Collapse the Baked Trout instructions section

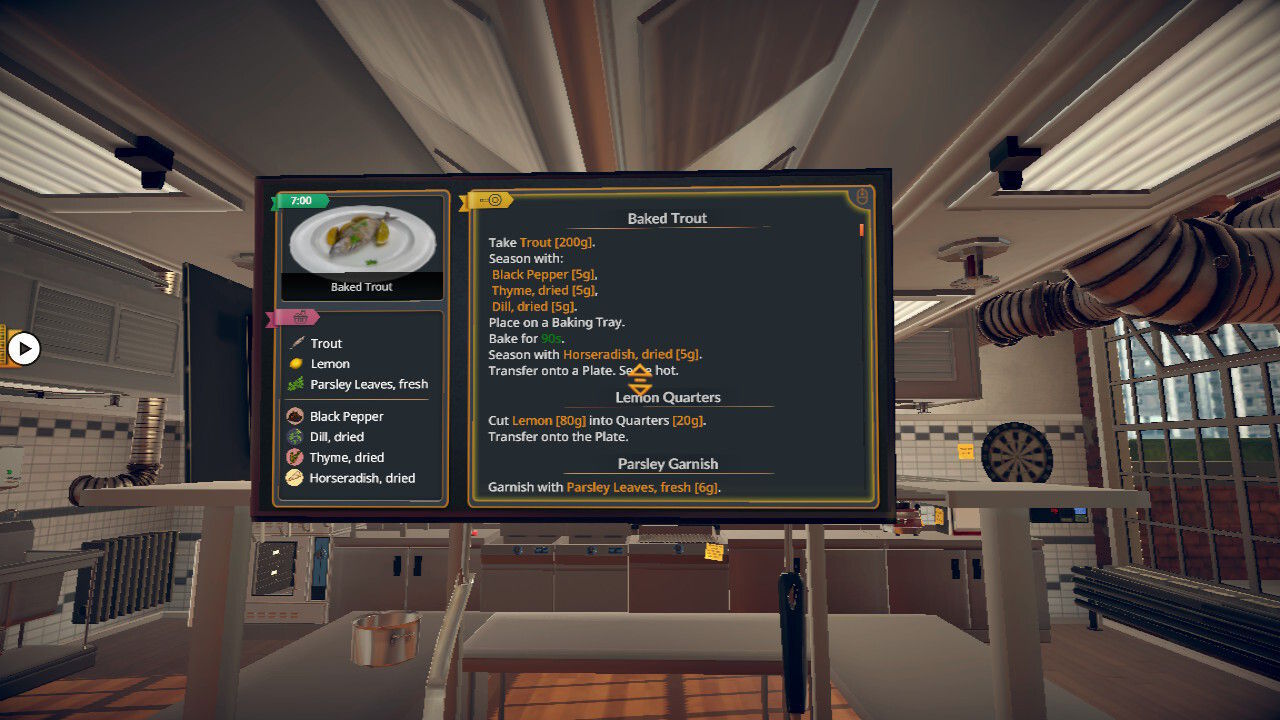coord(667,218)
